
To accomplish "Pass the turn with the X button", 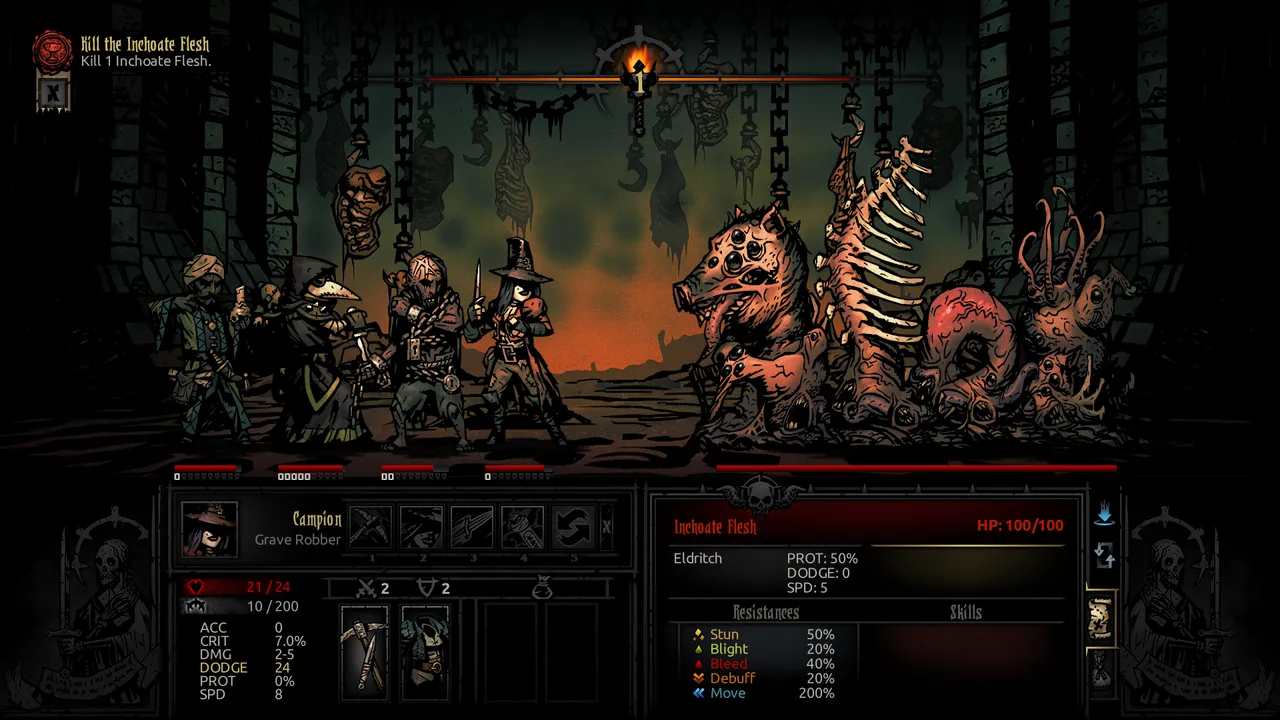I will pyautogui.click(x=606, y=527).
